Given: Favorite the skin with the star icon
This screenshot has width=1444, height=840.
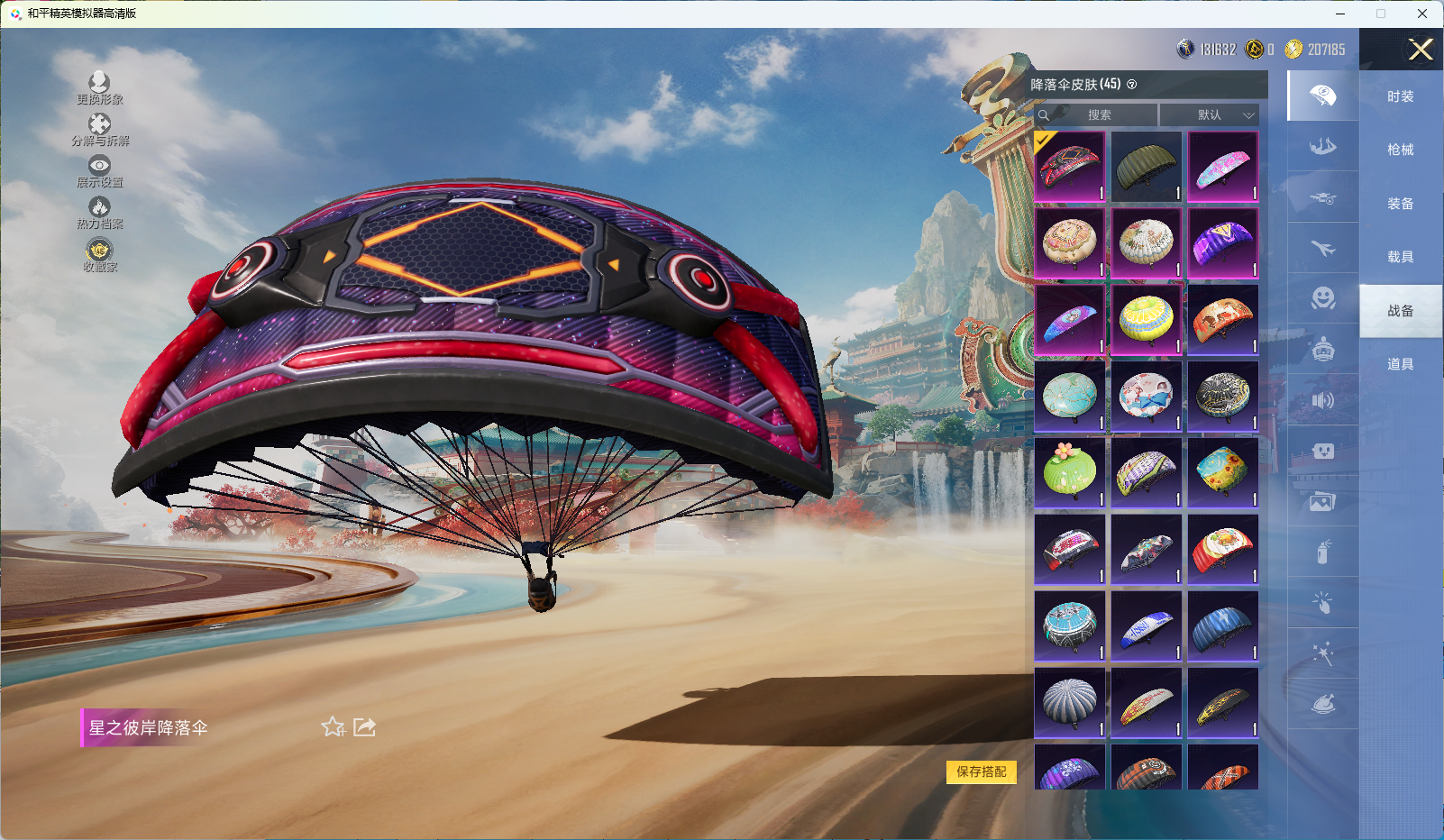Looking at the screenshot, I should click(334, 726).
